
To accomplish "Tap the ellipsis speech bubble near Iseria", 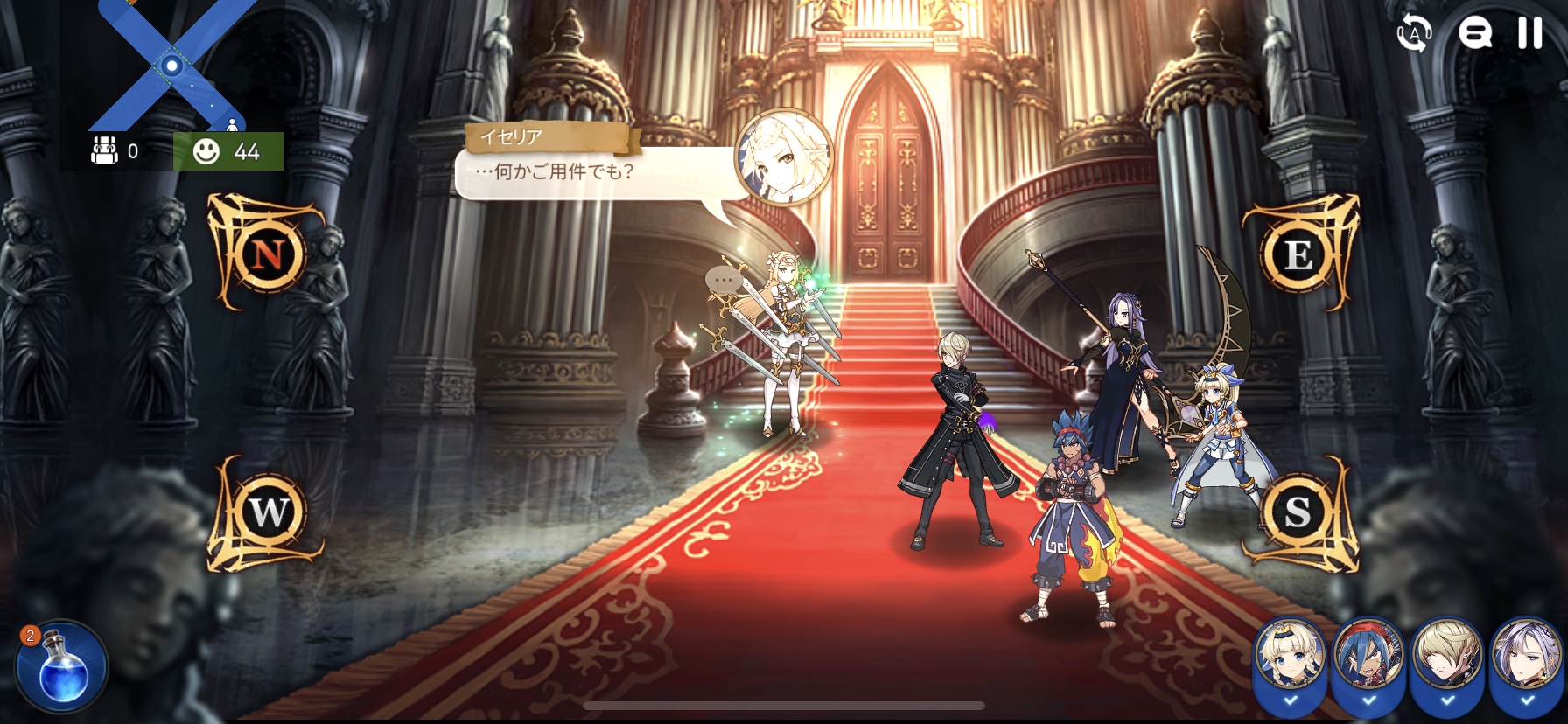I will 724,280.
